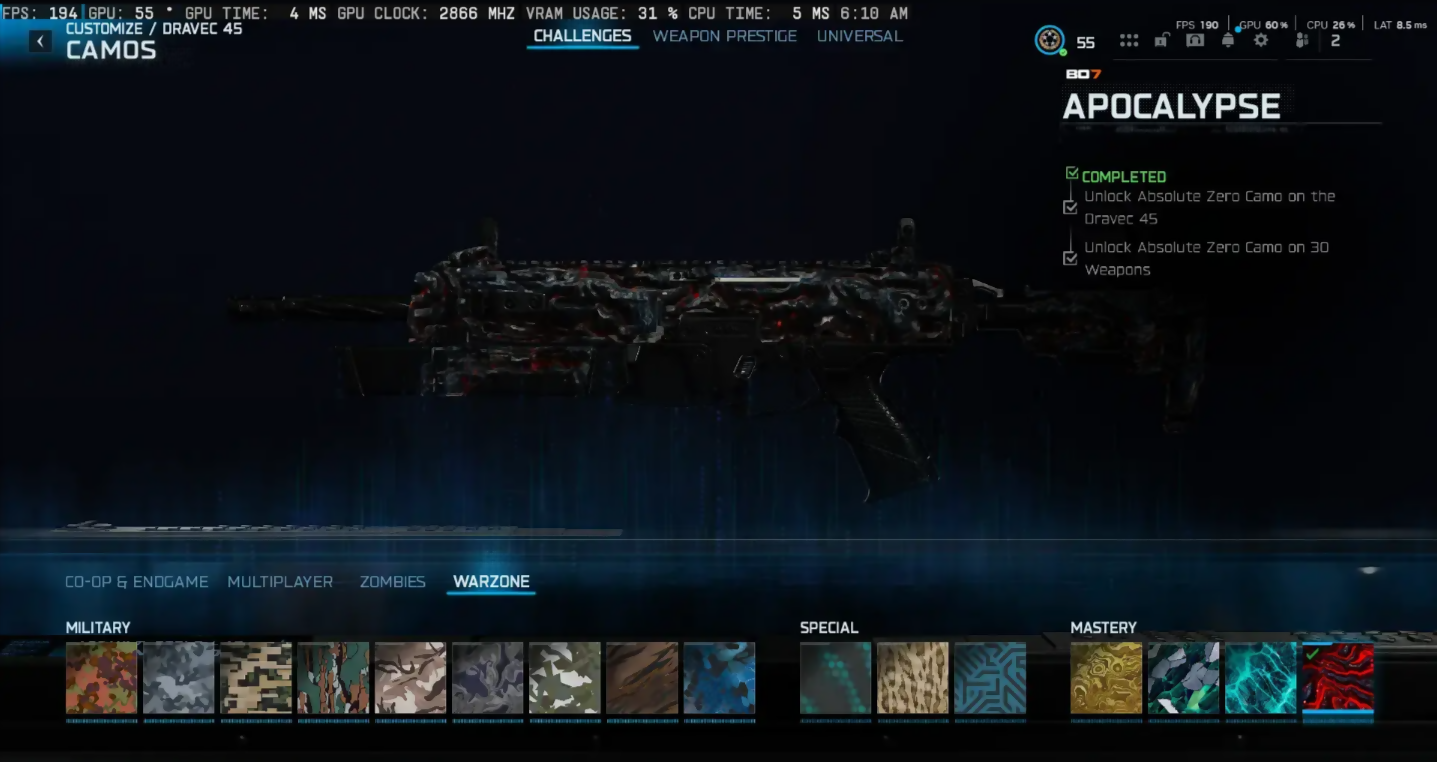Switch to Co-op & Endgame camos
The height and width of the screenshot is (762, 1437).
click(x=137, y=581)
